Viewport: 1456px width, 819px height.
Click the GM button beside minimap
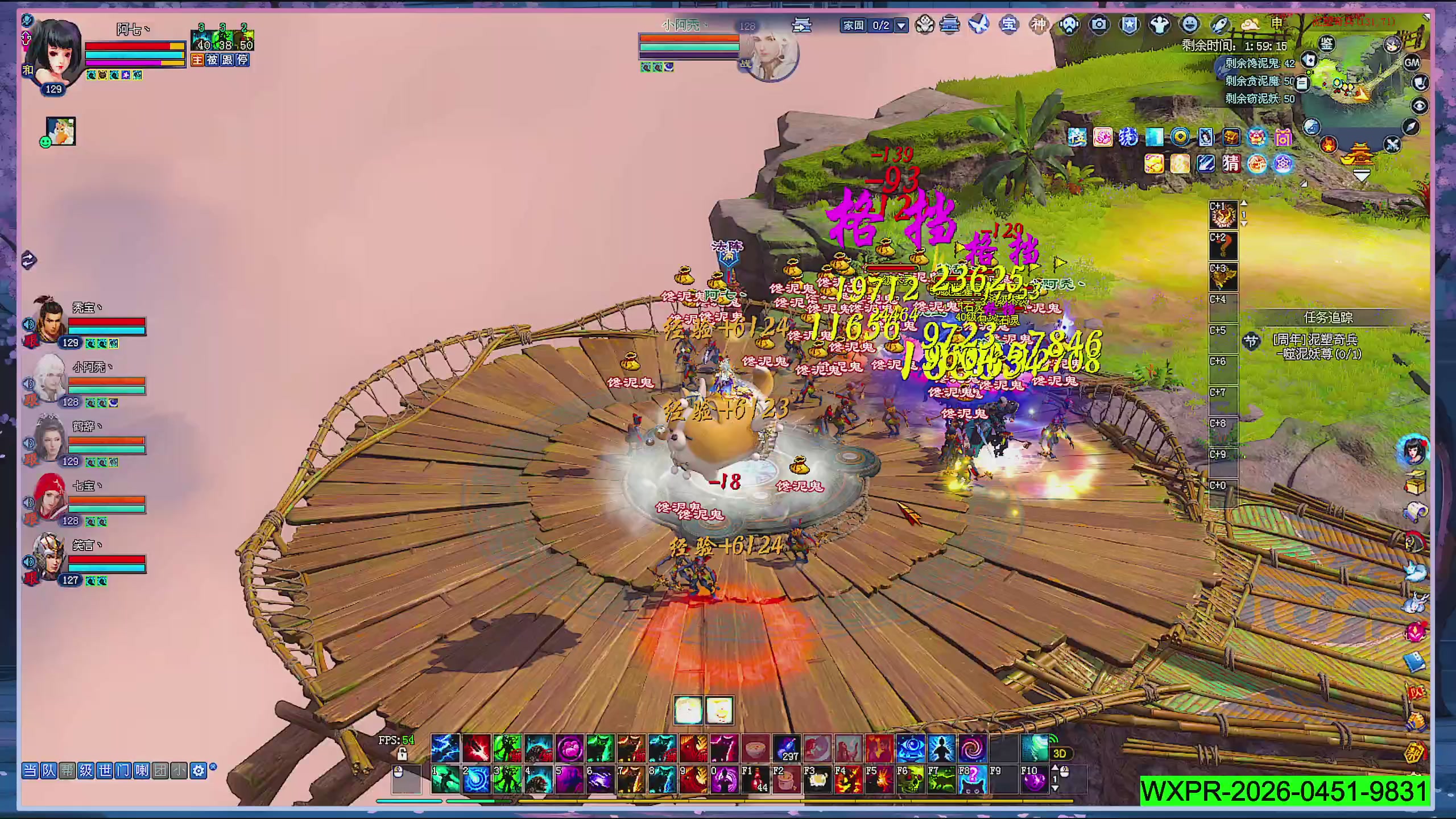[1412, 63]
